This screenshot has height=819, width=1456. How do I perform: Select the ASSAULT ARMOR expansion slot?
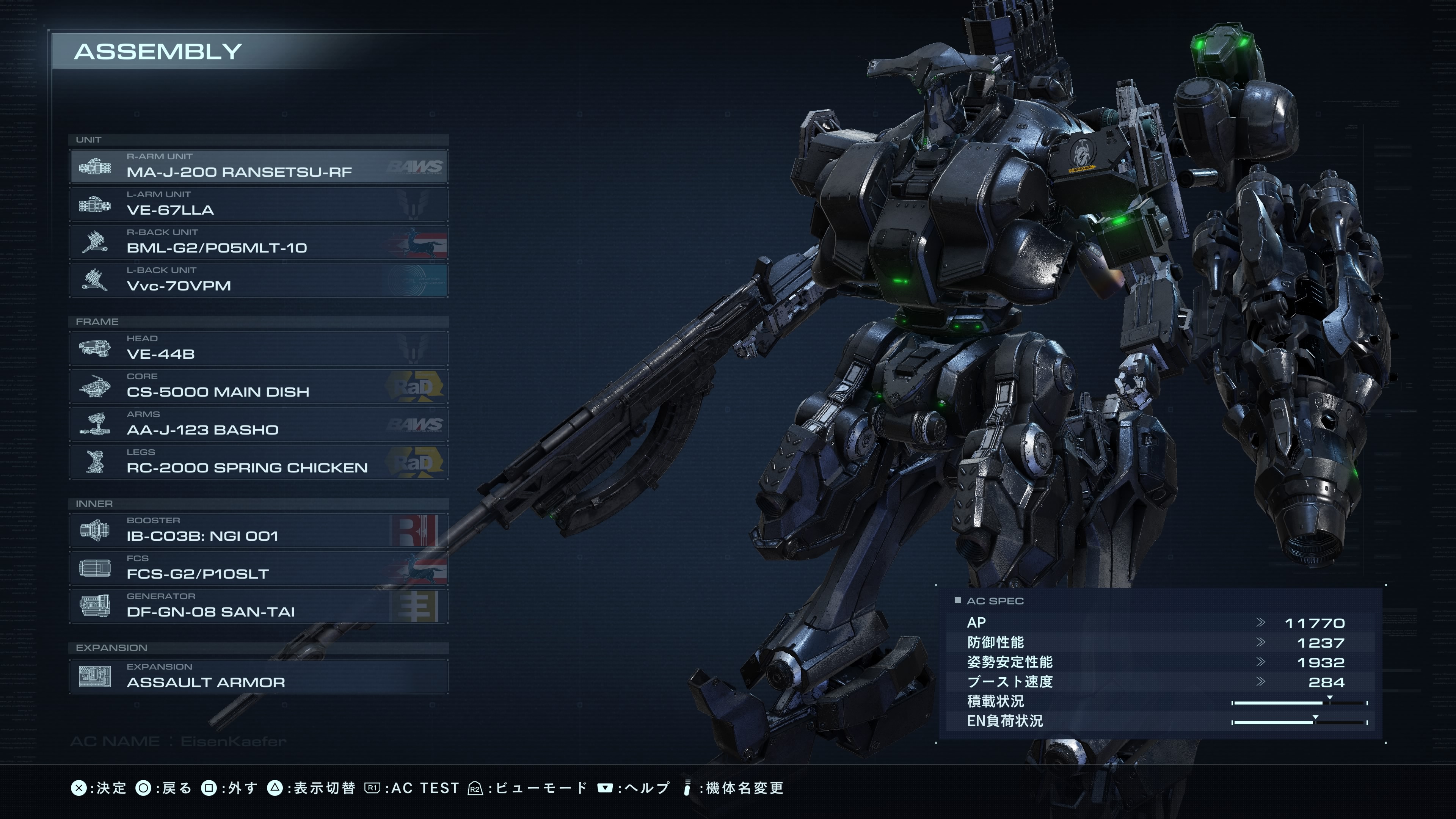[258, 676]
